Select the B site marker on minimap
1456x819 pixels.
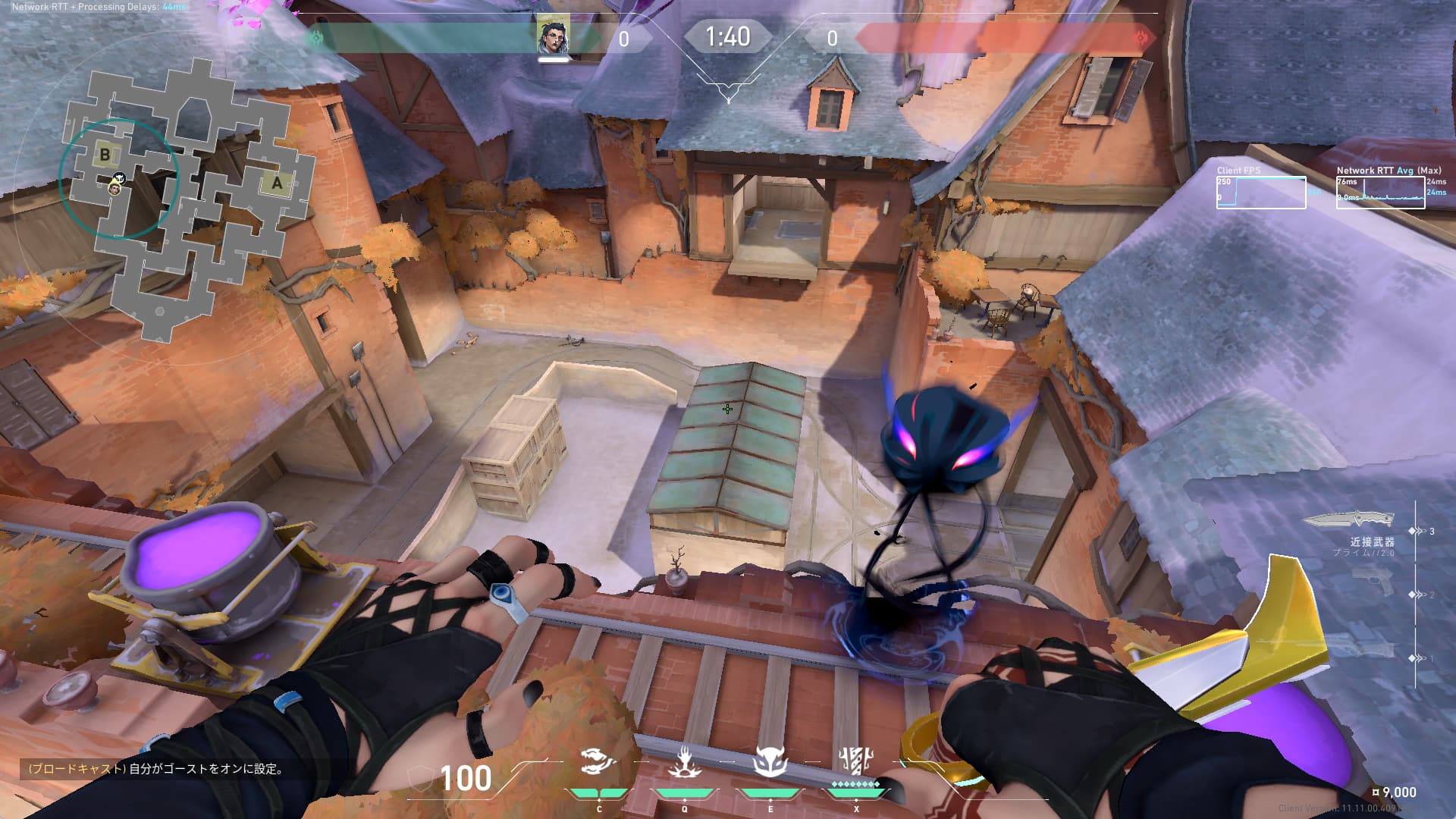pos(105,155)
